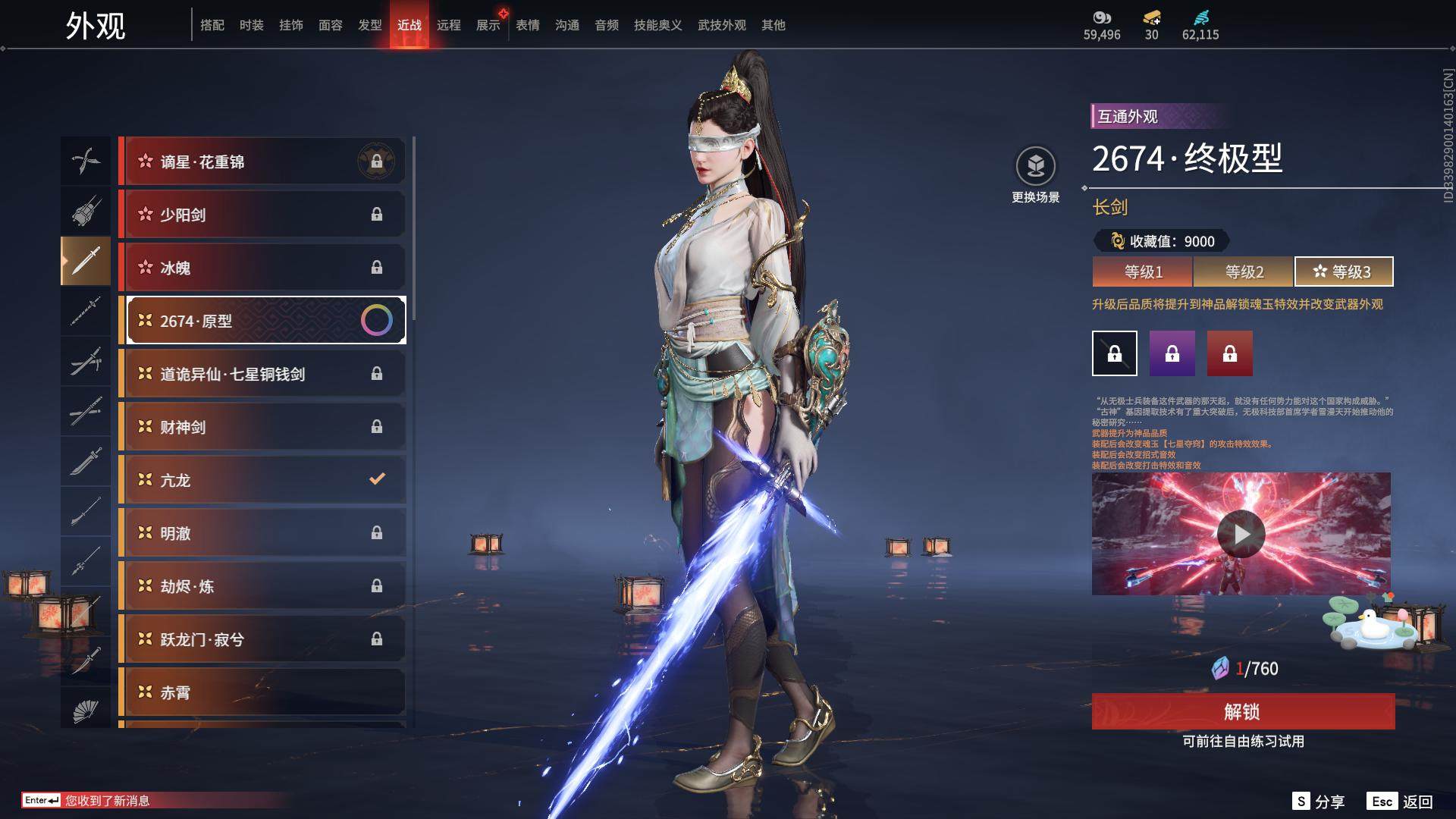Return with the 返回 button
This screenshot has width=1456, height=819.
coord(1401,802)
